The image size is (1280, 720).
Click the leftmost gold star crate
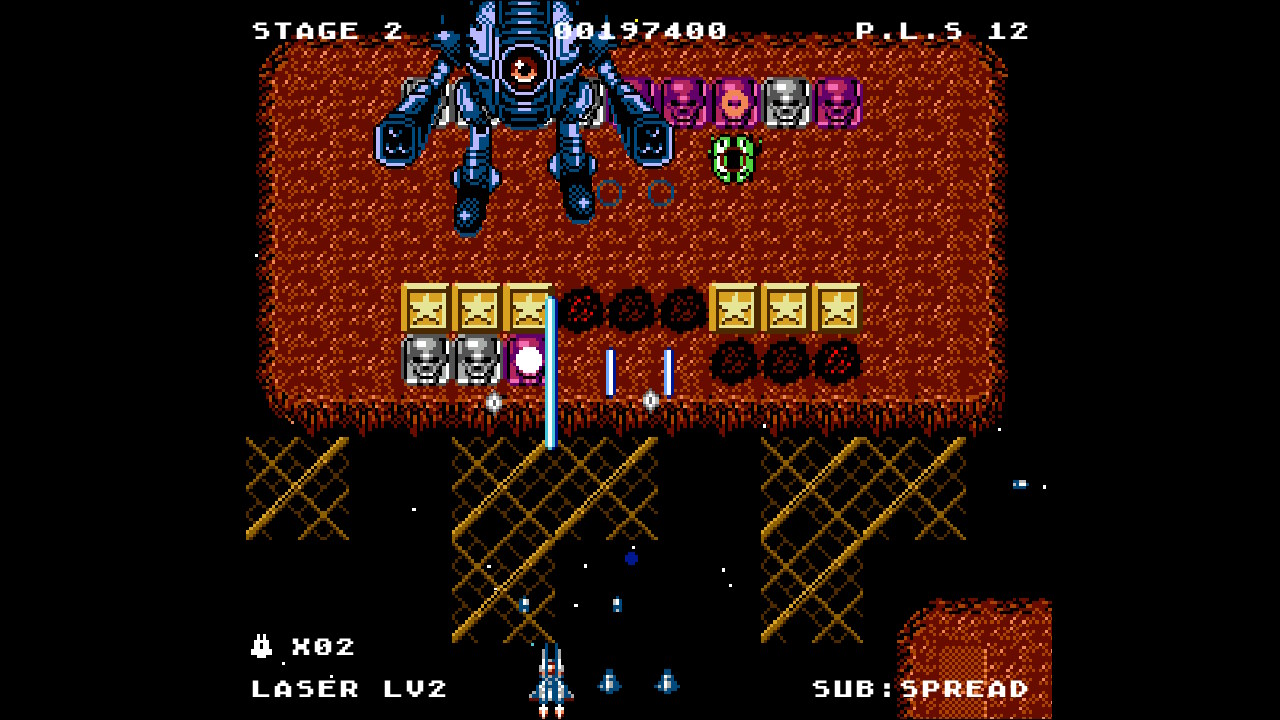tap(424, 308)
